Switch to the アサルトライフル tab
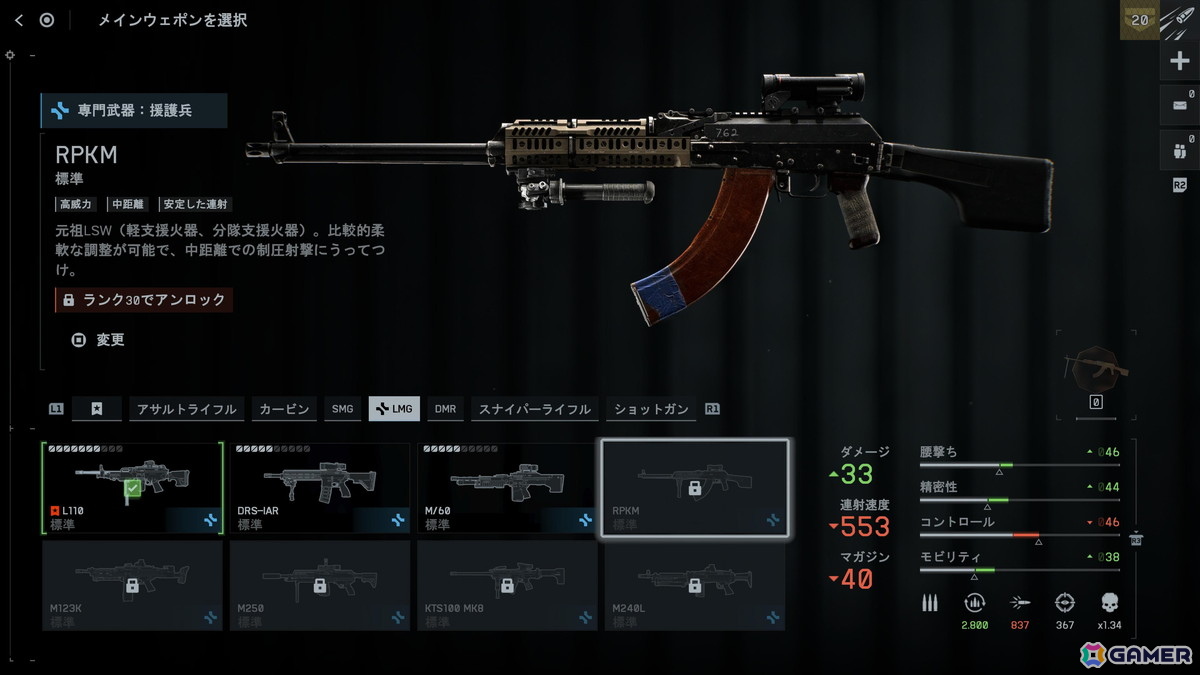This screenshot has height=675, width=1200. [187, 409]
